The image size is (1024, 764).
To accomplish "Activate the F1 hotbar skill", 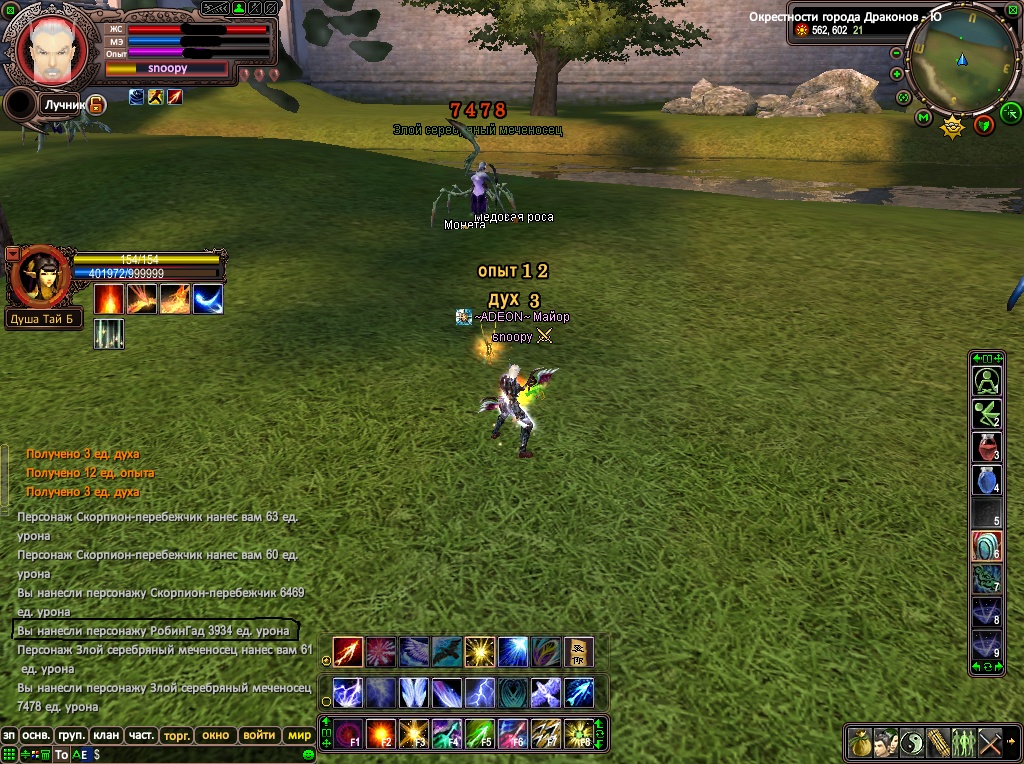I will pos(348,734).
